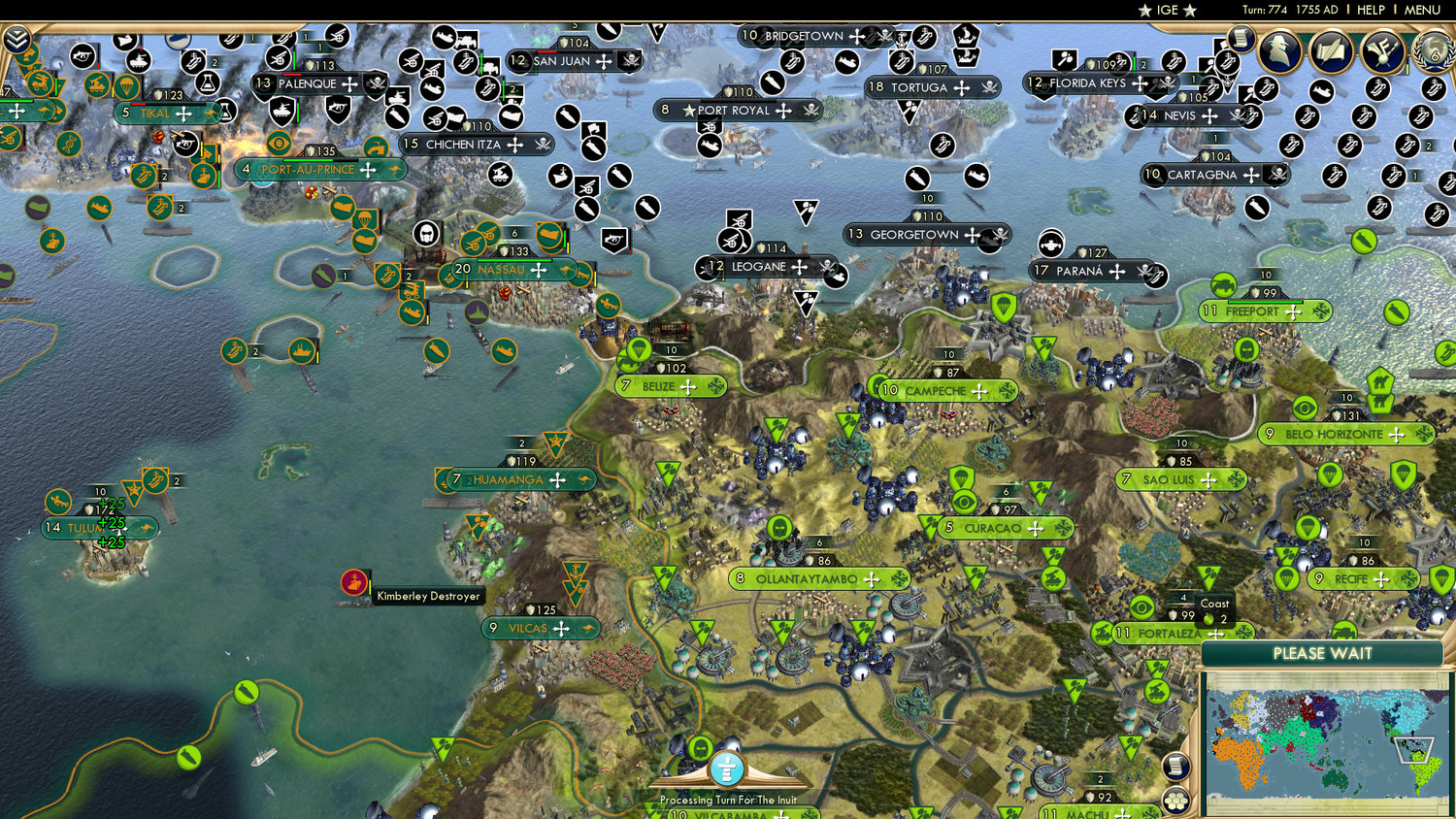1456x819 pixels.
Task: Click the double-chevron unit cycle icon top left
Action: (x=16, y=41)
